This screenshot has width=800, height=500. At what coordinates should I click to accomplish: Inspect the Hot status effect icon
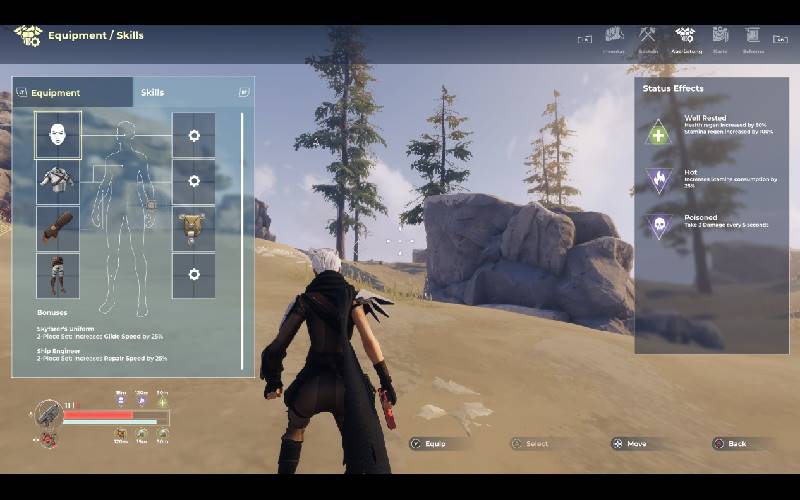(x=659, y=180)
